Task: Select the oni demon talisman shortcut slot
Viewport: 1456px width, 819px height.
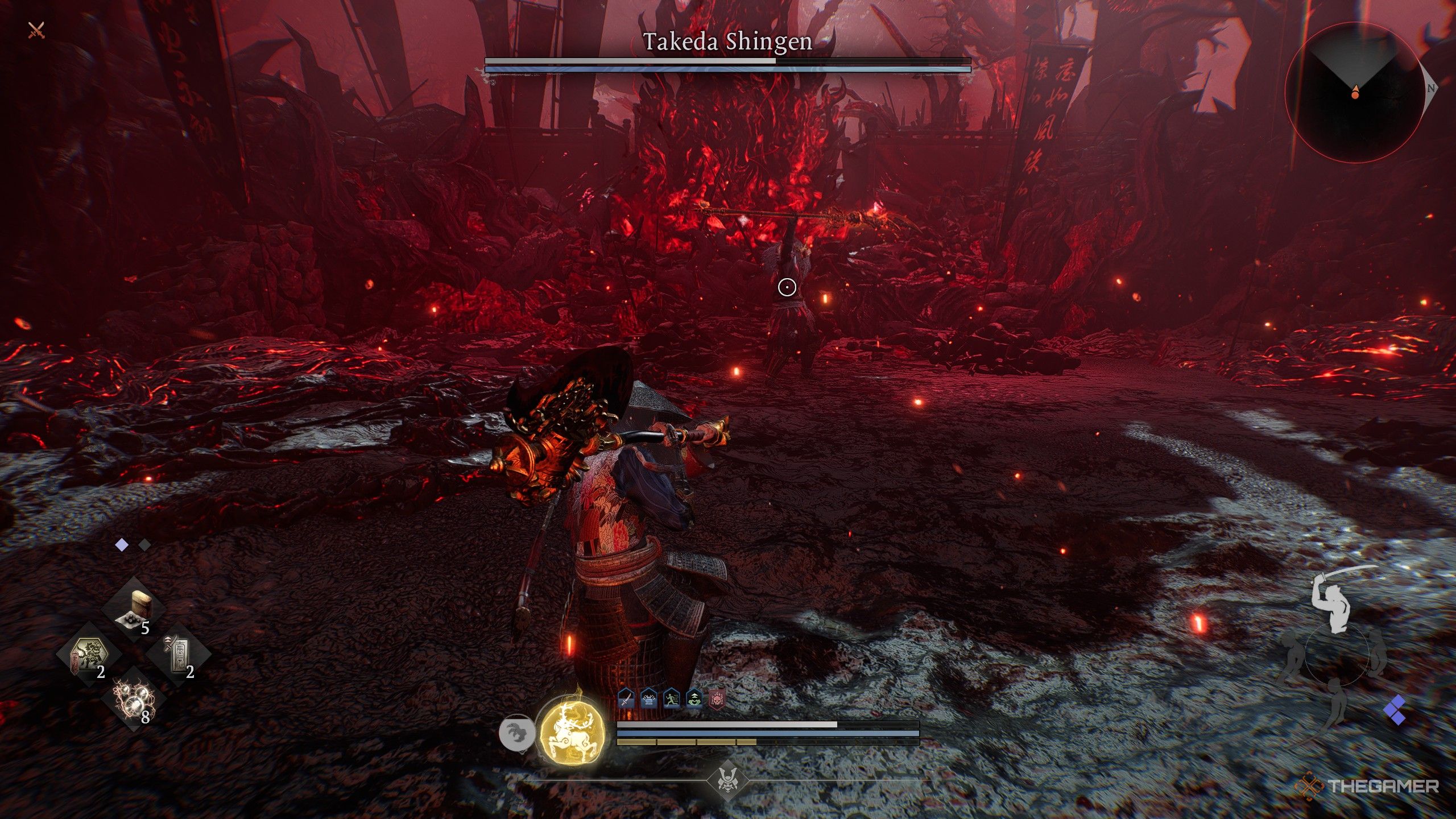Action: [x=89, y=655]
